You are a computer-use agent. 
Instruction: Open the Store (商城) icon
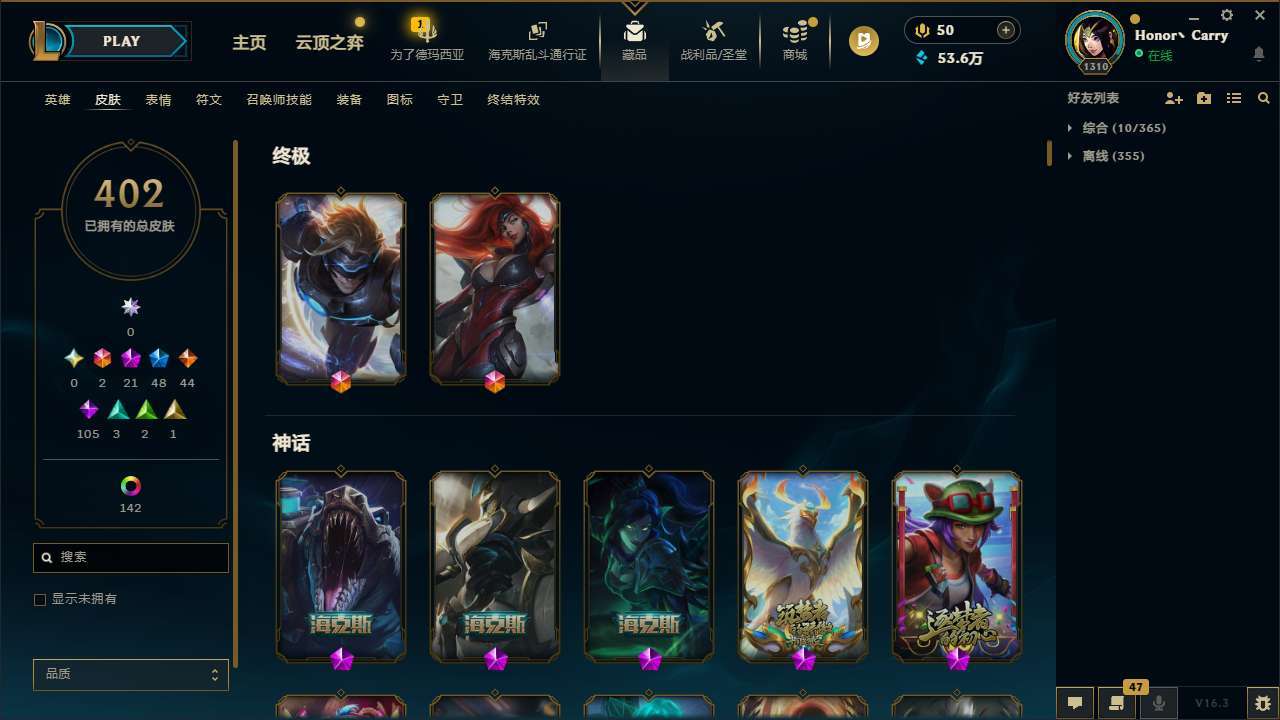point(794,40)
